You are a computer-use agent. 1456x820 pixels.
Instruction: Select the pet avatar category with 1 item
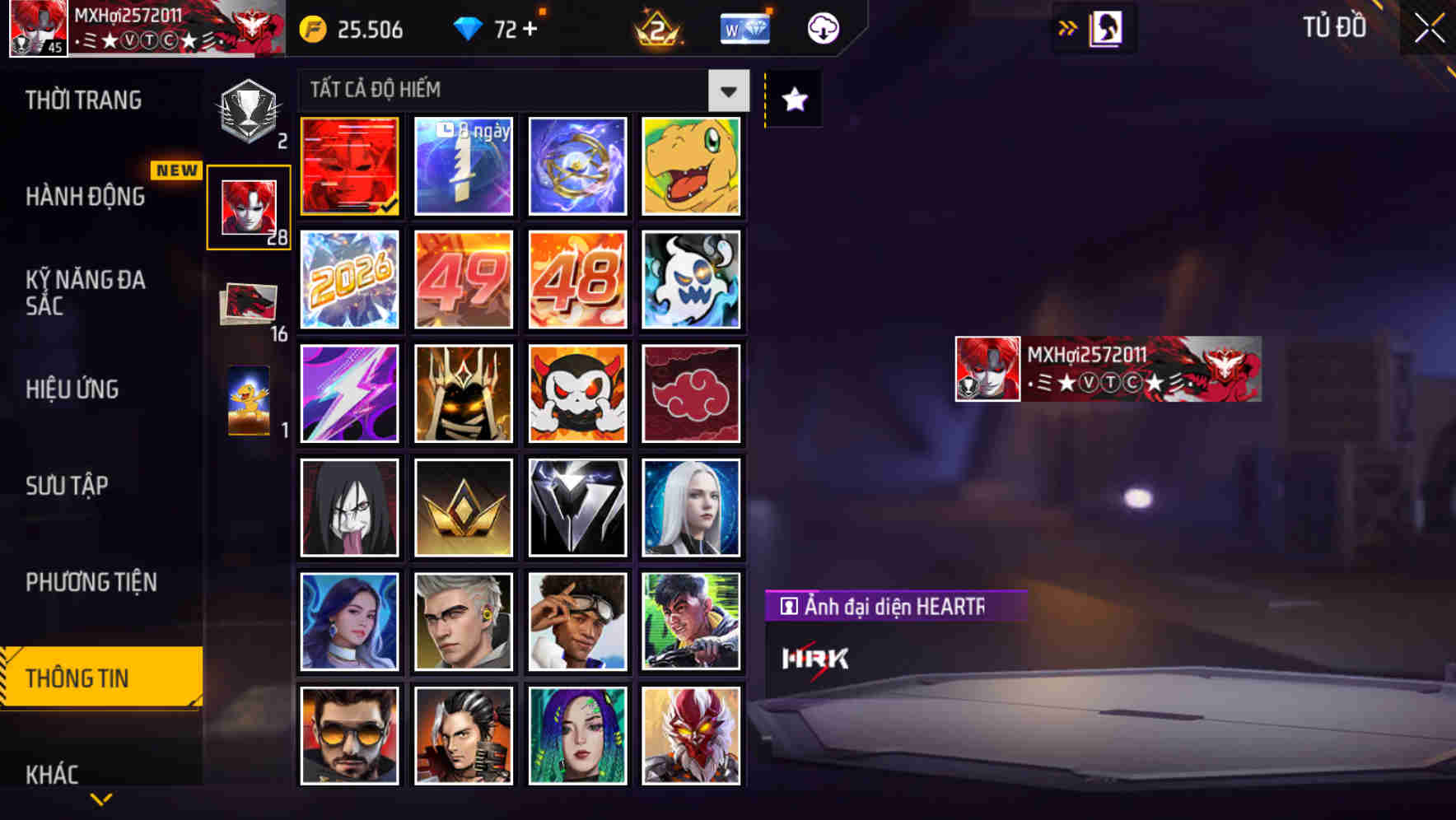[247, 403]
